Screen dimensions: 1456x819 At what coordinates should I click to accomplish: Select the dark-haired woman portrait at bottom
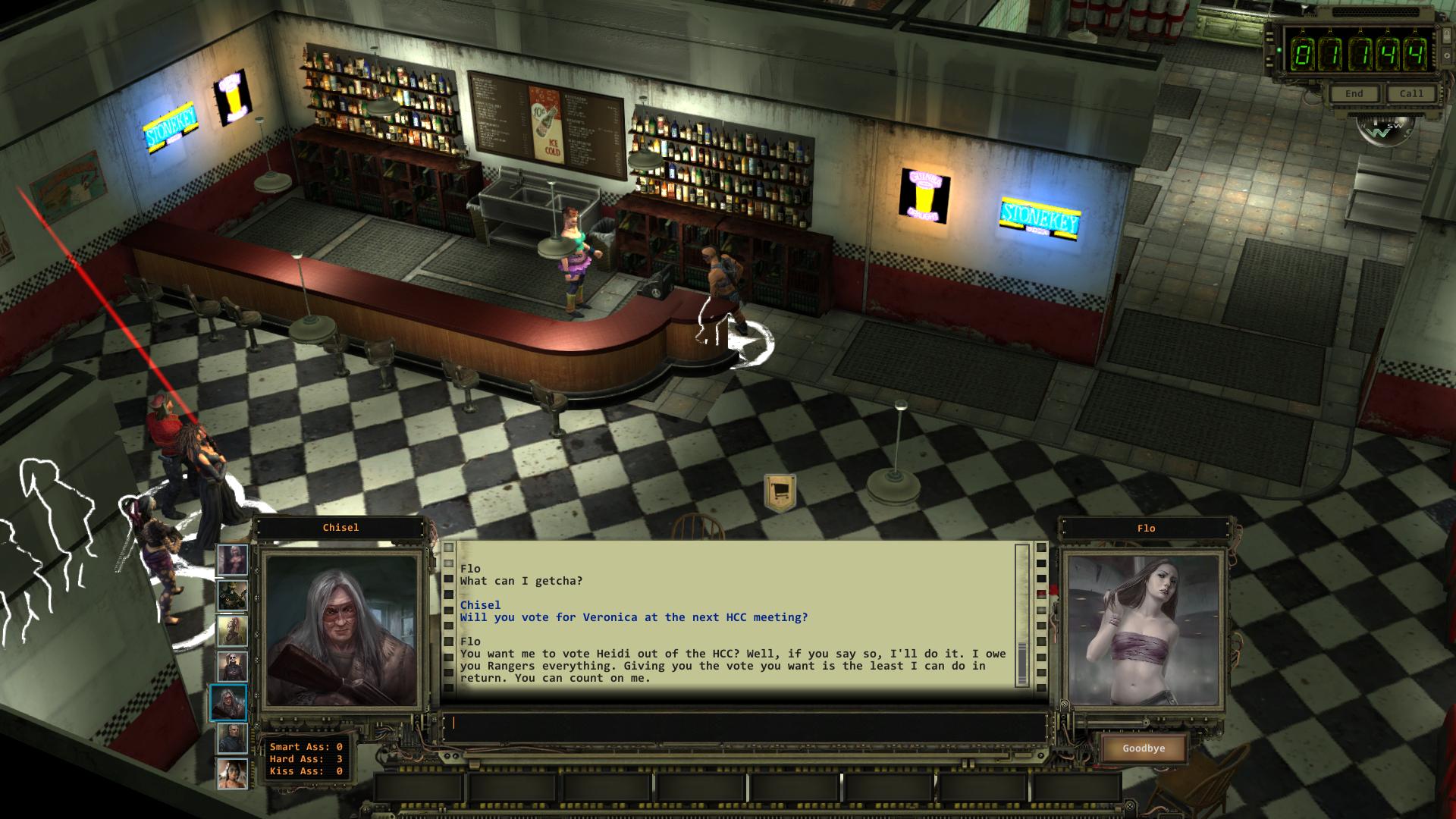[x=232, y=774]
